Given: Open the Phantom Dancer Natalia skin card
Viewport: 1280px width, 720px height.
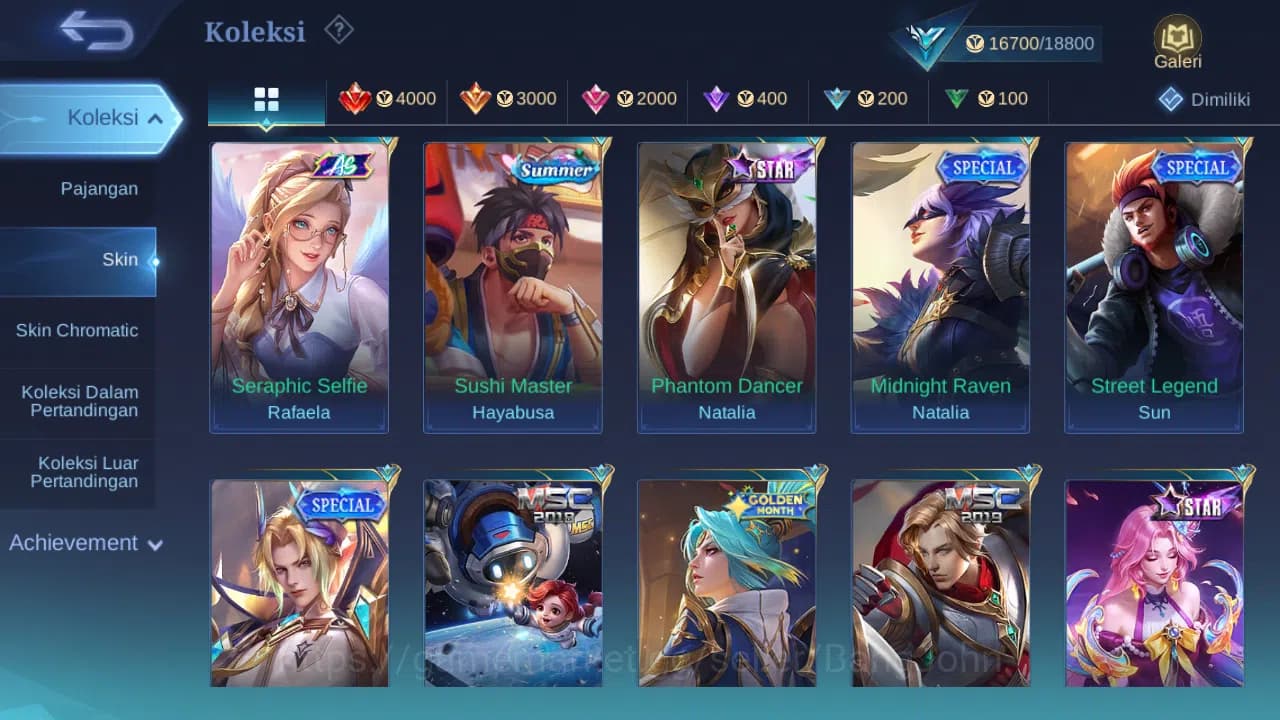Looking at the screenshot, I should [727, 285].
